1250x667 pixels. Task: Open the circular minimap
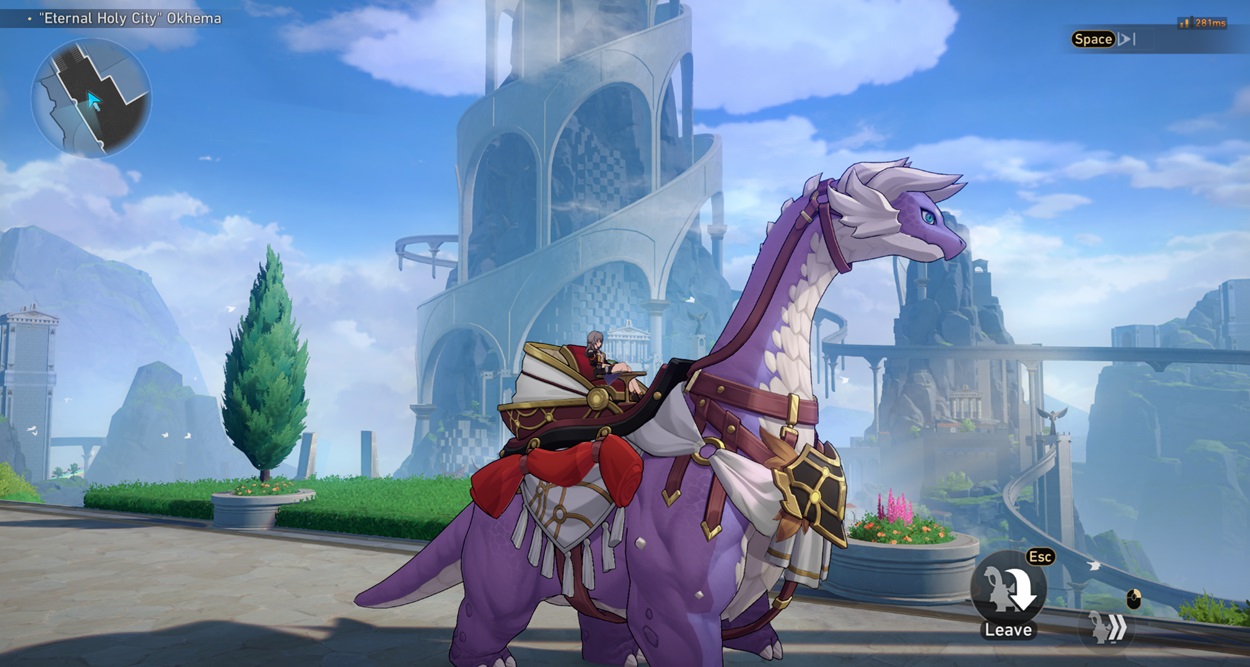(x=91, y=98)
